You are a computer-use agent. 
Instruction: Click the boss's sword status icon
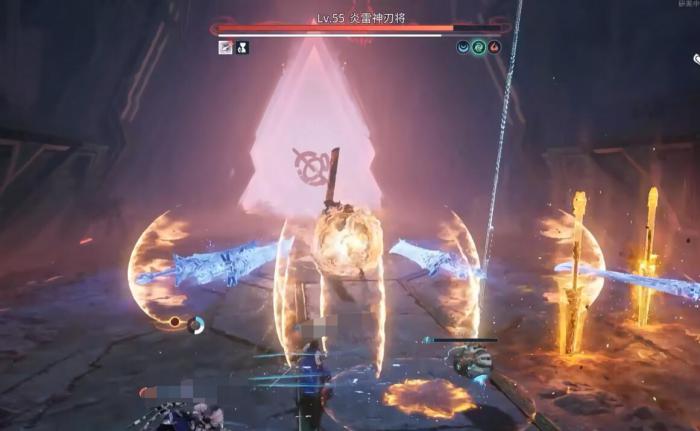[x=225, y=47]
